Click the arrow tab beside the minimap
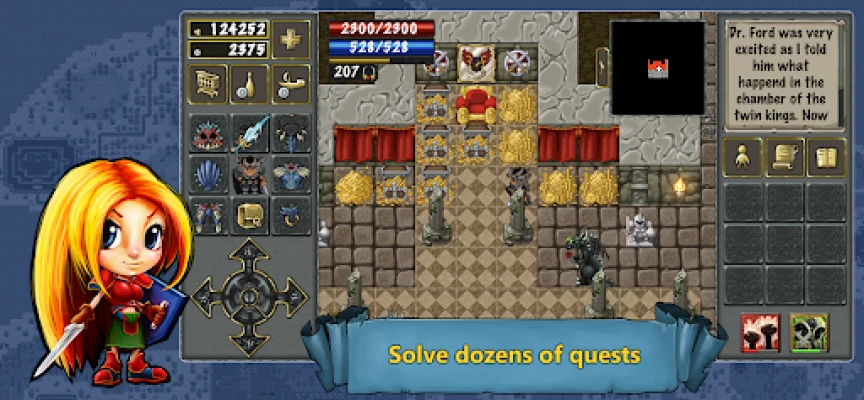Viewport: 864px width, 400px height. (x=602, y=67)
